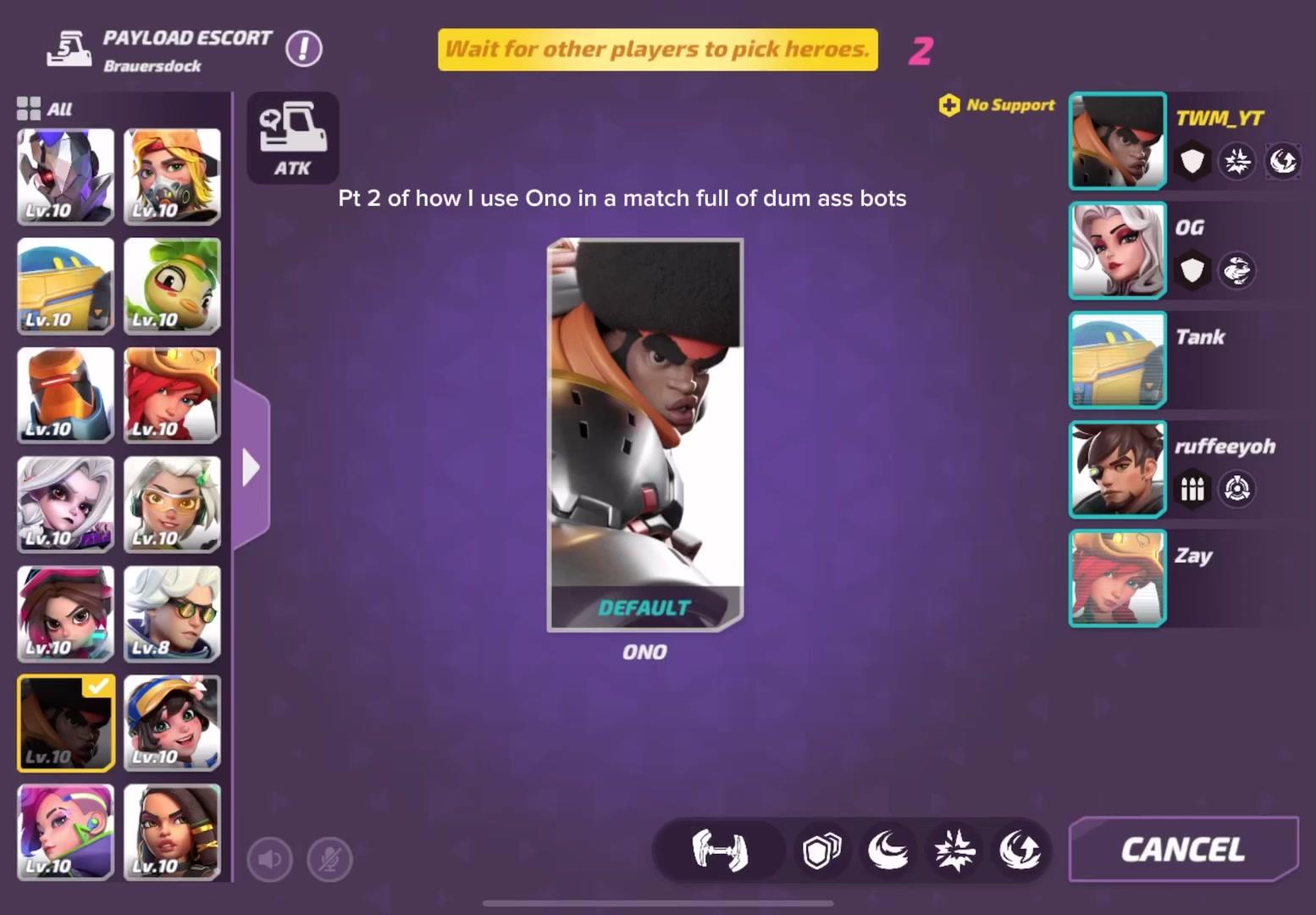Expand the hero list with the right arrow

(250, 466)
